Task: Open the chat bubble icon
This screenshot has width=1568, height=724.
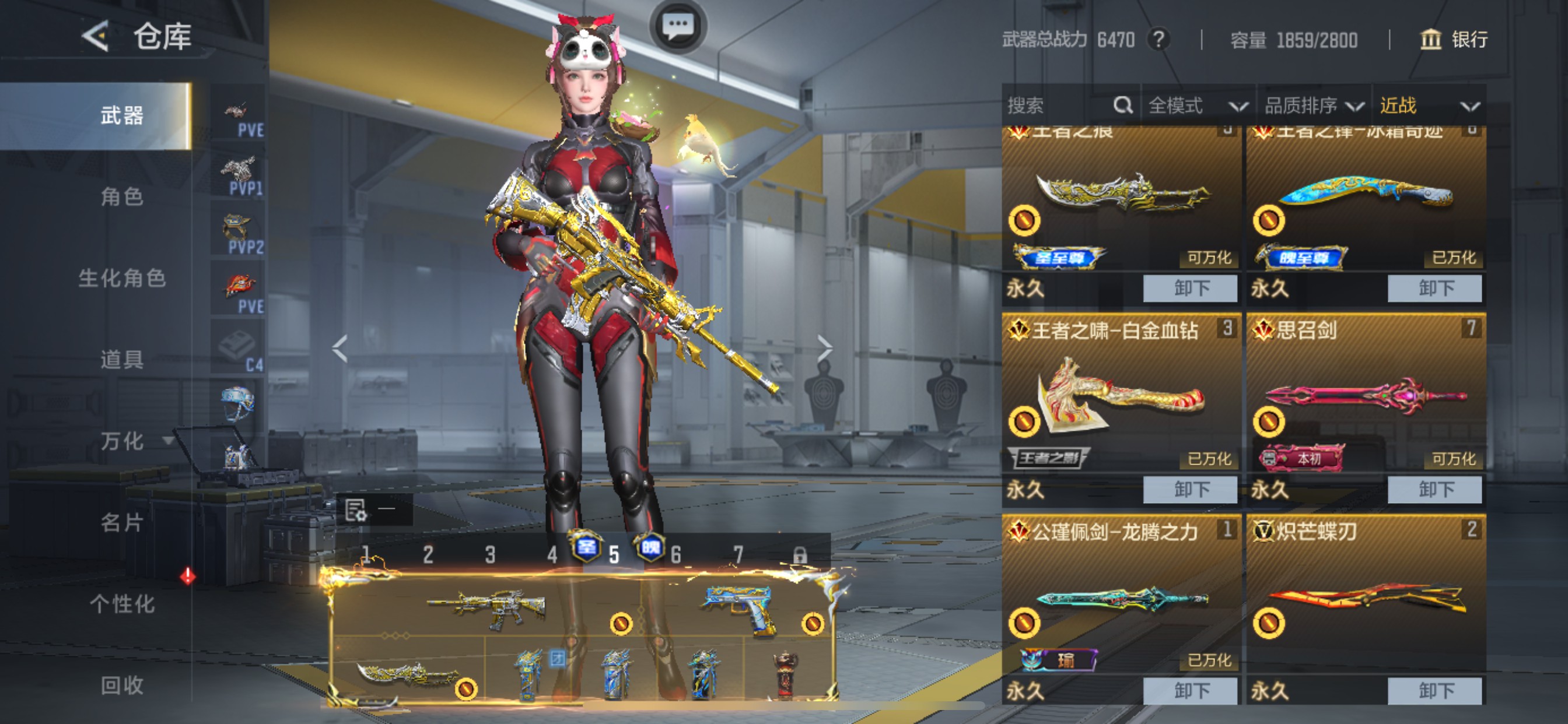Action: pyautogui.click(x=677, y=26)
